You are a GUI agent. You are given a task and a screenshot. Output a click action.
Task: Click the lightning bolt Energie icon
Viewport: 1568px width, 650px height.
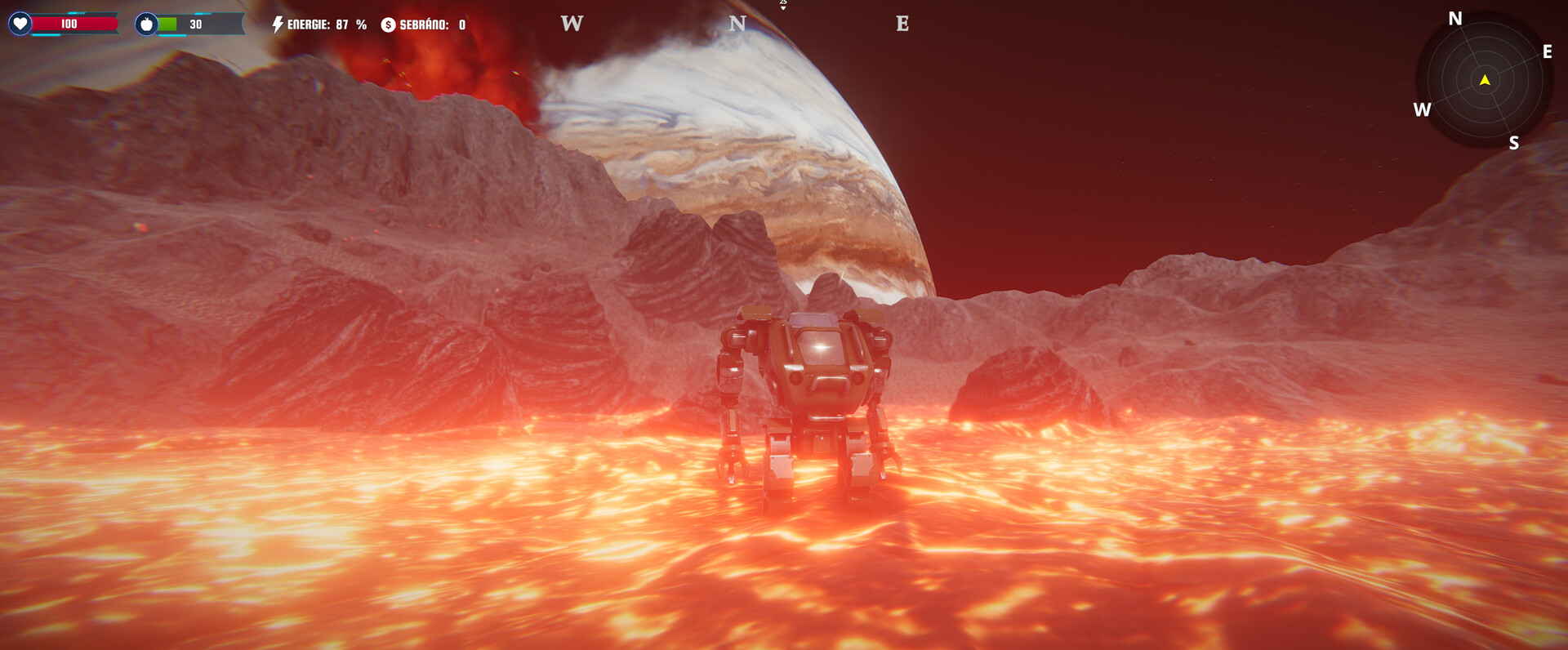click(x=277, y=23)
